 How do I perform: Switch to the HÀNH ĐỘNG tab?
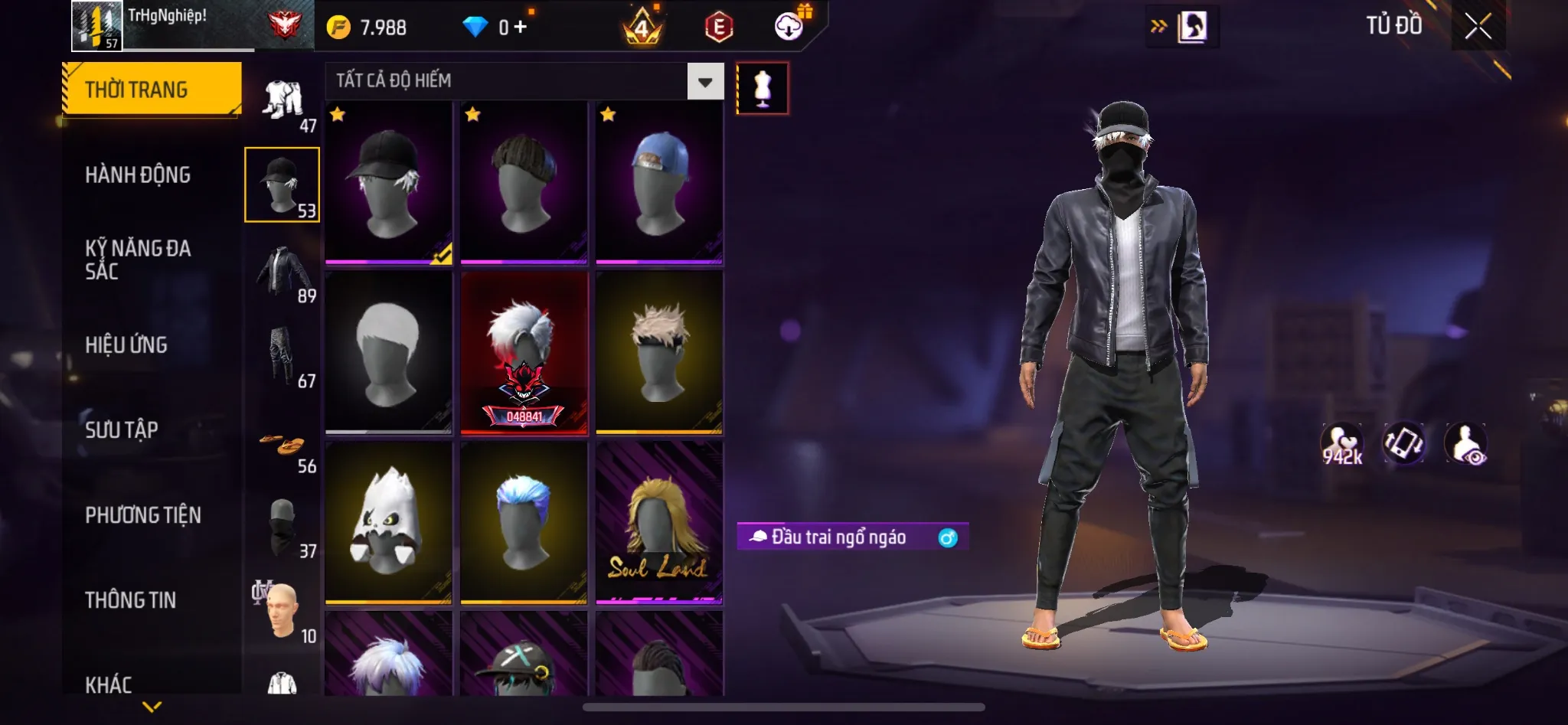click(138, 175)
